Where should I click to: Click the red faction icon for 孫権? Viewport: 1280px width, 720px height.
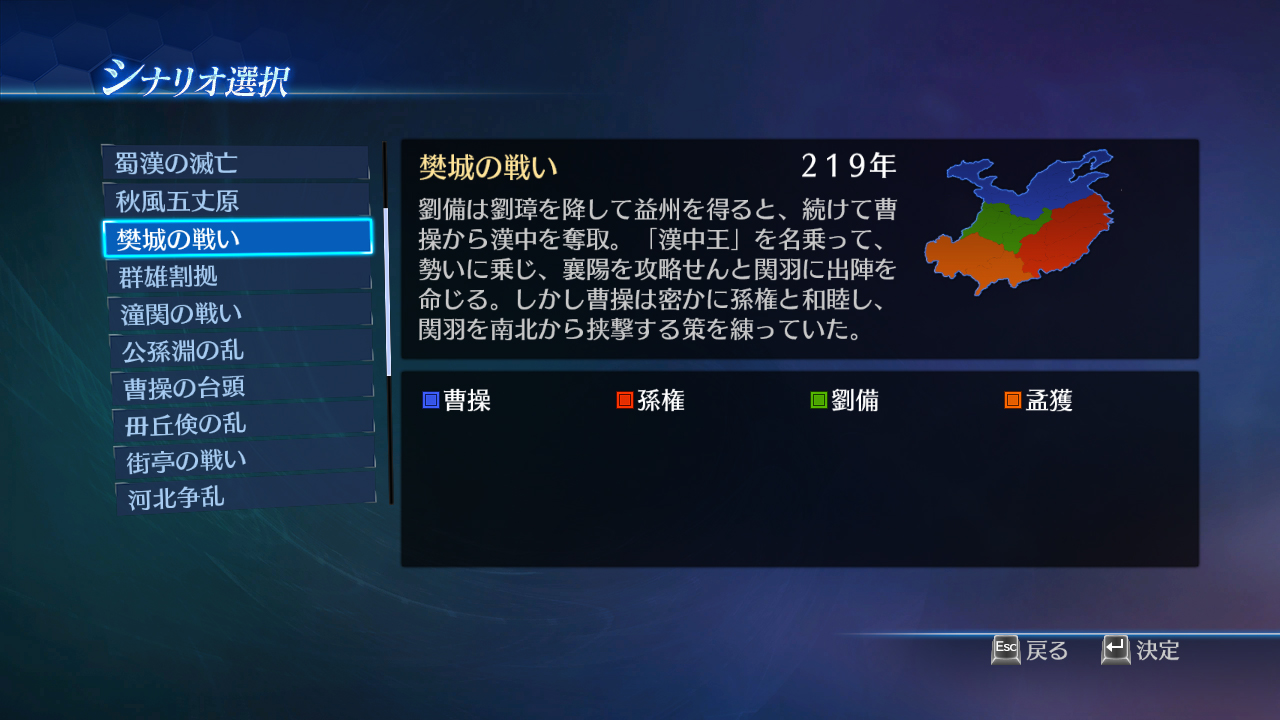click(627, 399)
